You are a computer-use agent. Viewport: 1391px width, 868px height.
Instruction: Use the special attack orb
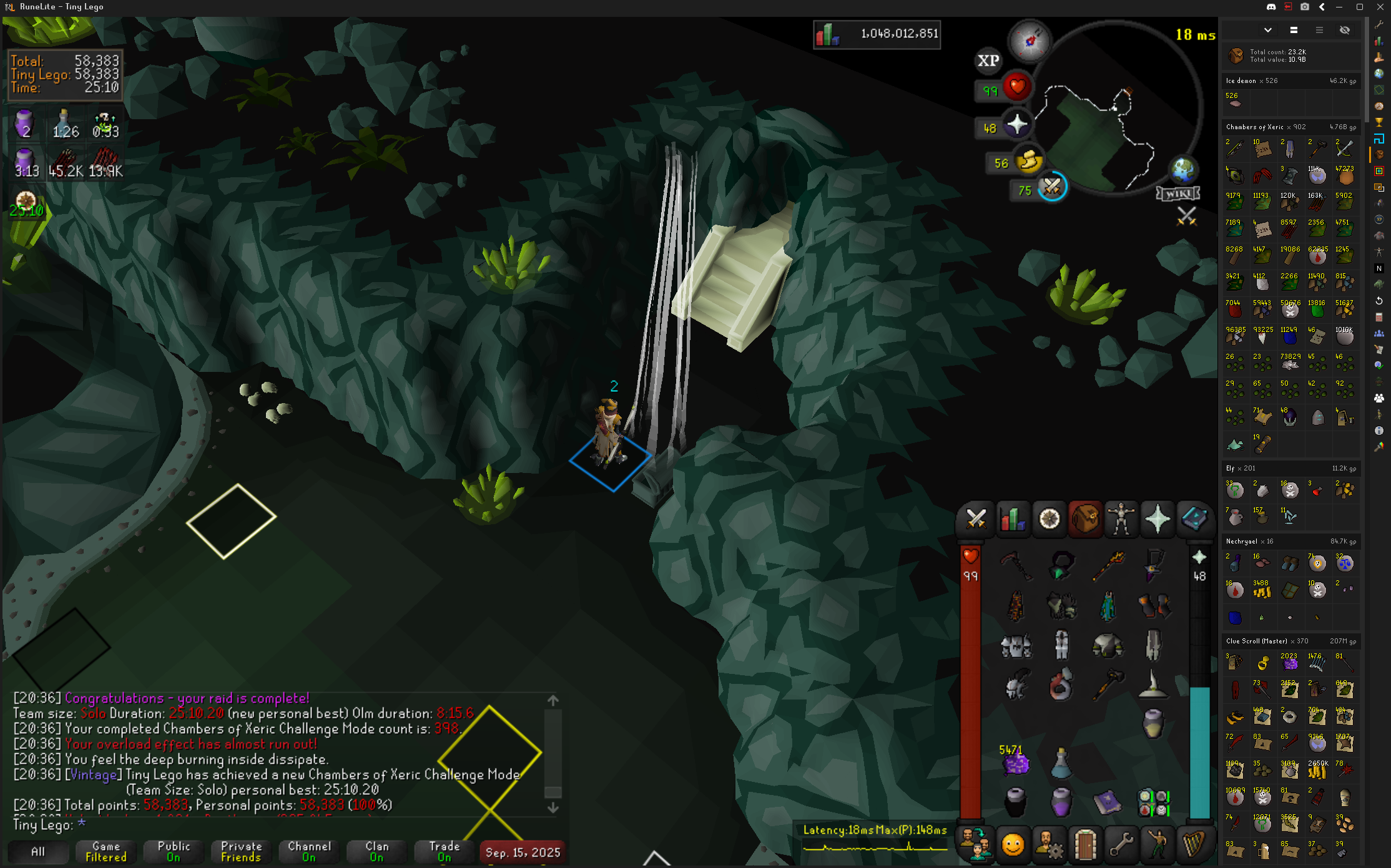coord(1052,187)
